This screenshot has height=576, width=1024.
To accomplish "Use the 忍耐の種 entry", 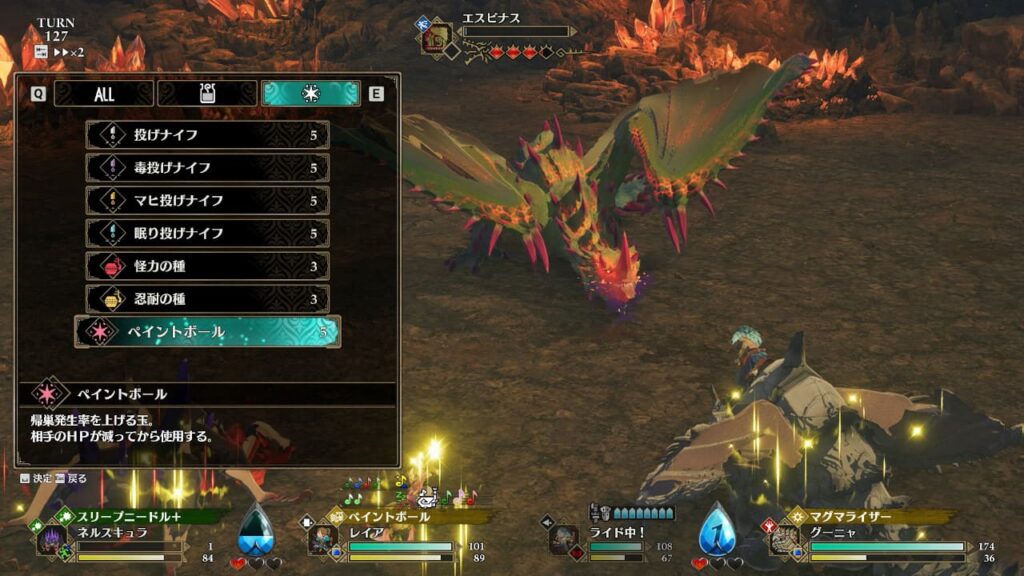I will [208, 299].
